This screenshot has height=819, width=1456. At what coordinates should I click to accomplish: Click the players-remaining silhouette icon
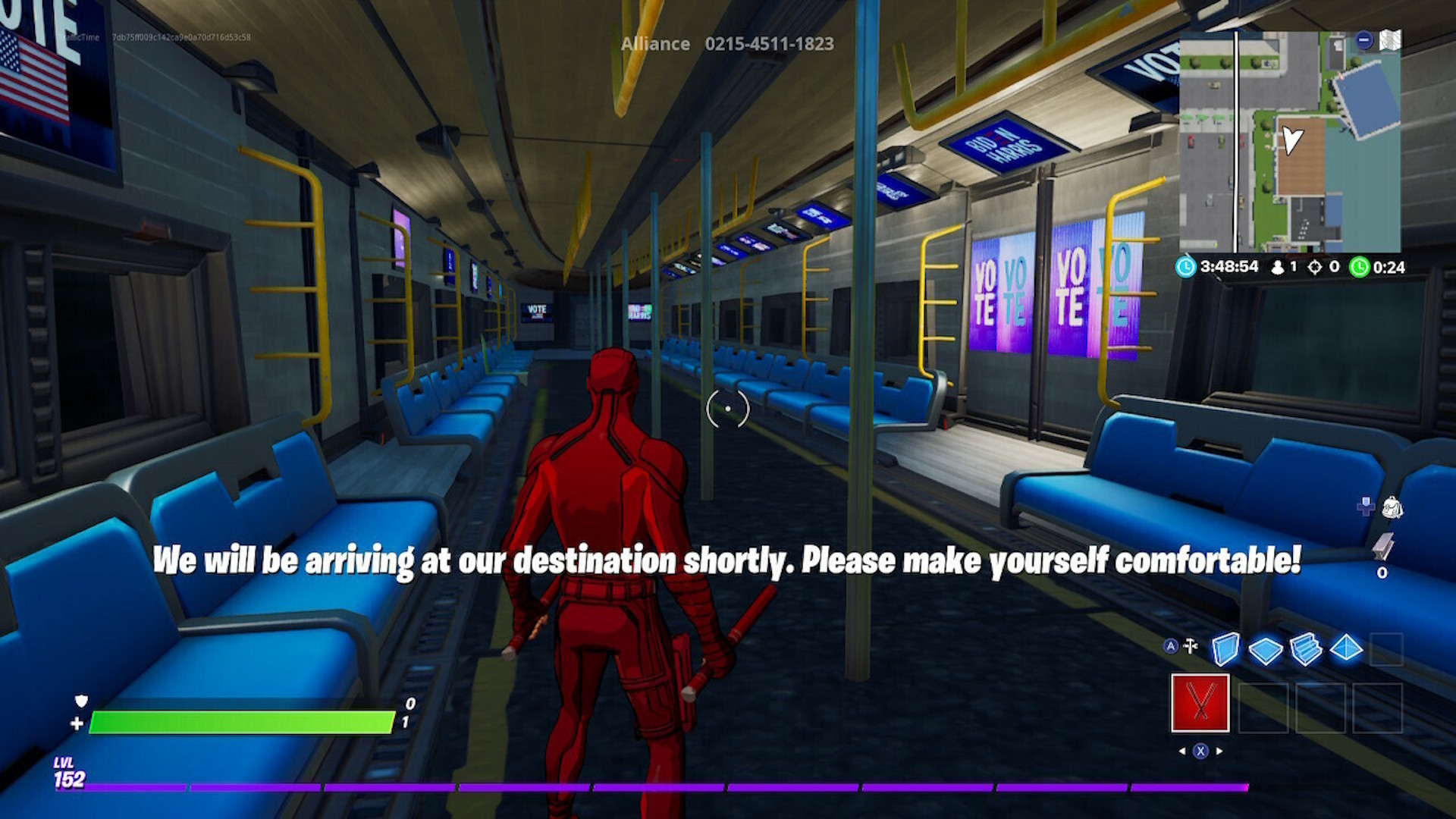click(x=1278, y=268)
